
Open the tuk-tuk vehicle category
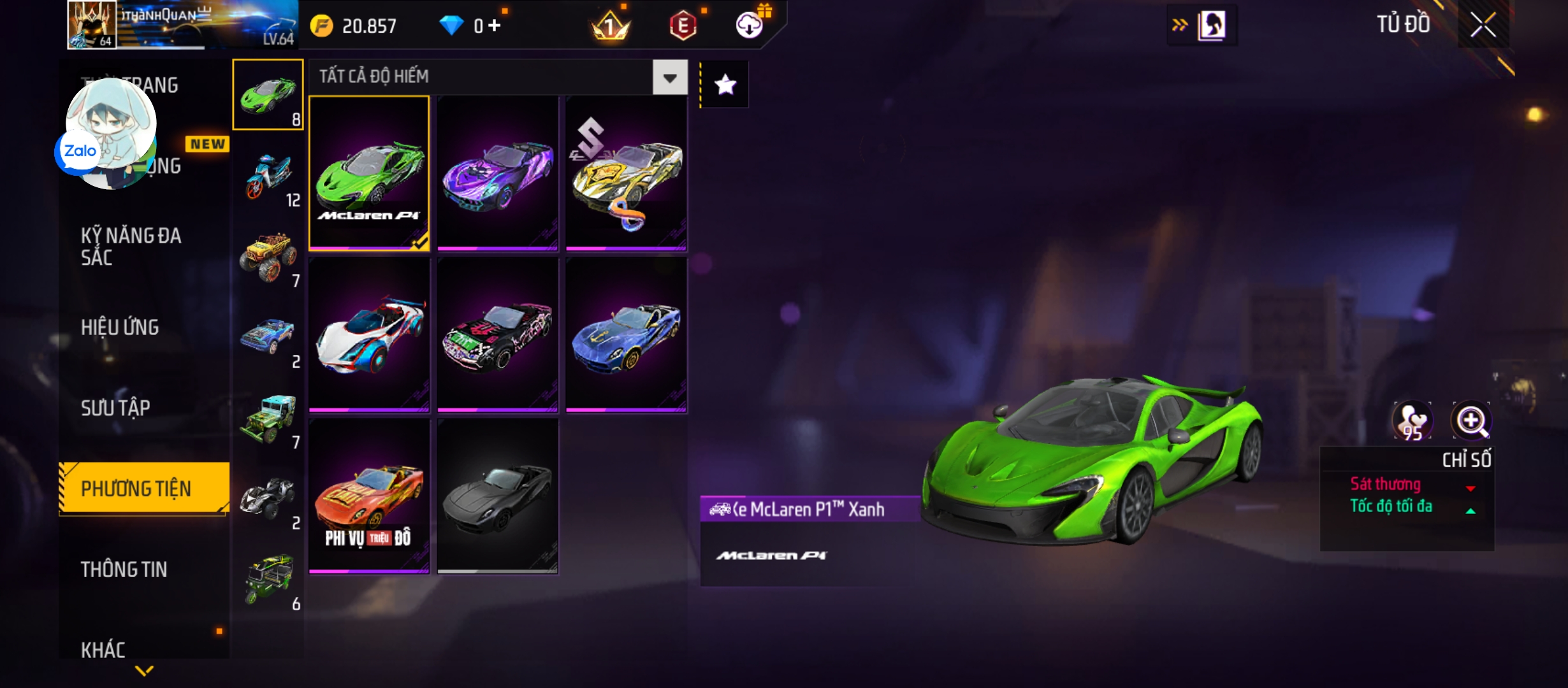click(268, 580)
